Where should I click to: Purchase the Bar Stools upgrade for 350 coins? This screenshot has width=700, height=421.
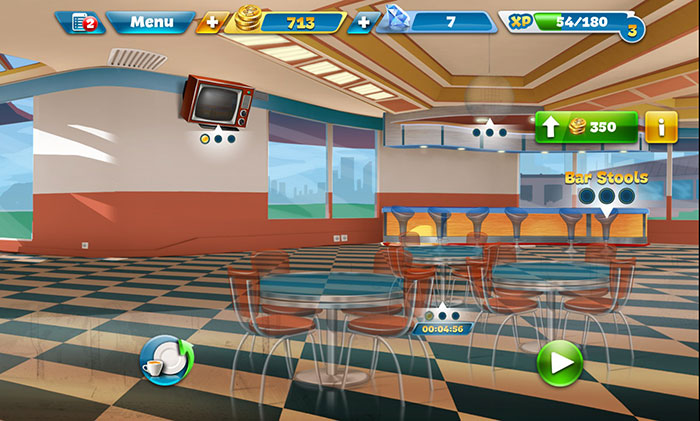click(586, 127)
